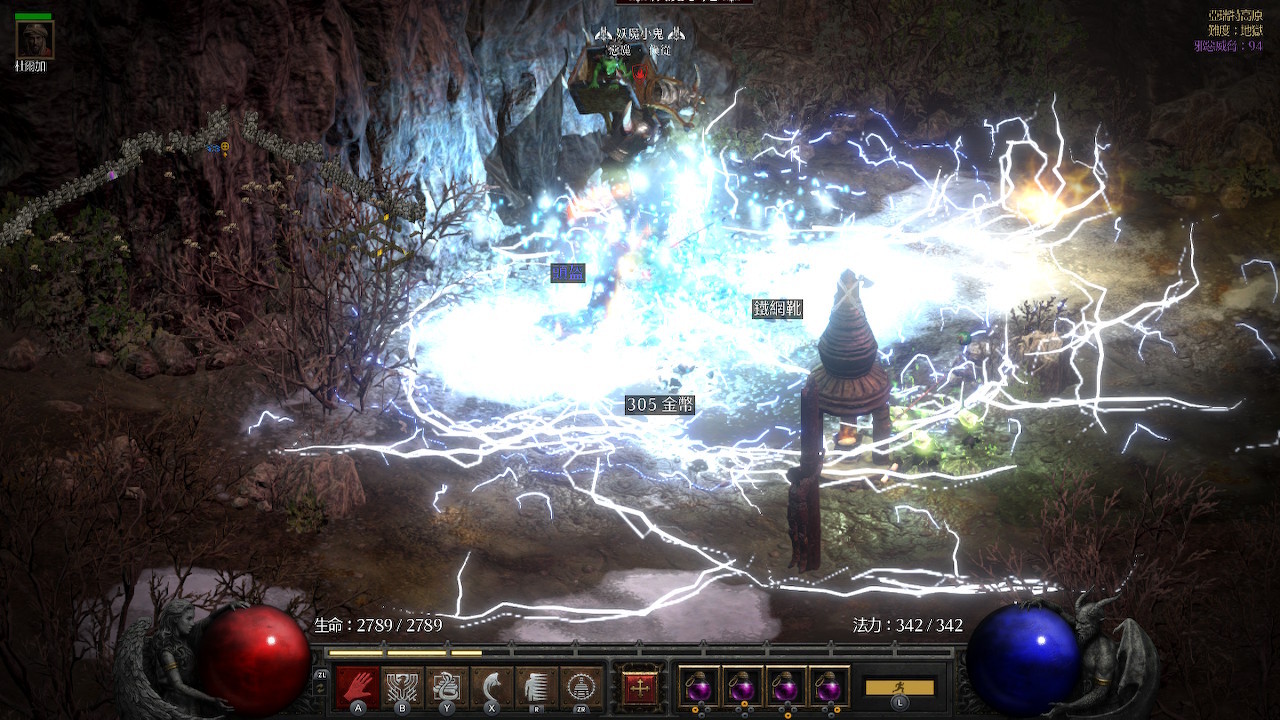Use the coiled serpent skill
The height and width of the screenshot is (720, 1280).
(x=447, y=687)
